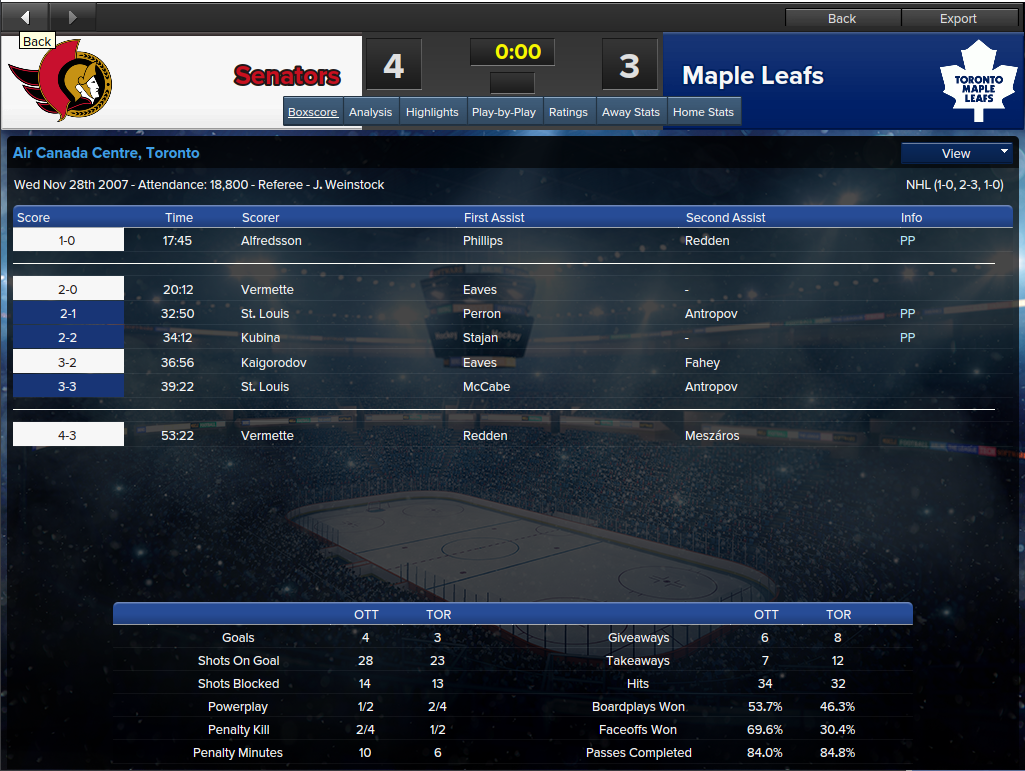1025x771 pixels.
Task: Select scorer Alfredsson in the 1-0 row
Action: pyautogui.click(x=271, y=240)
